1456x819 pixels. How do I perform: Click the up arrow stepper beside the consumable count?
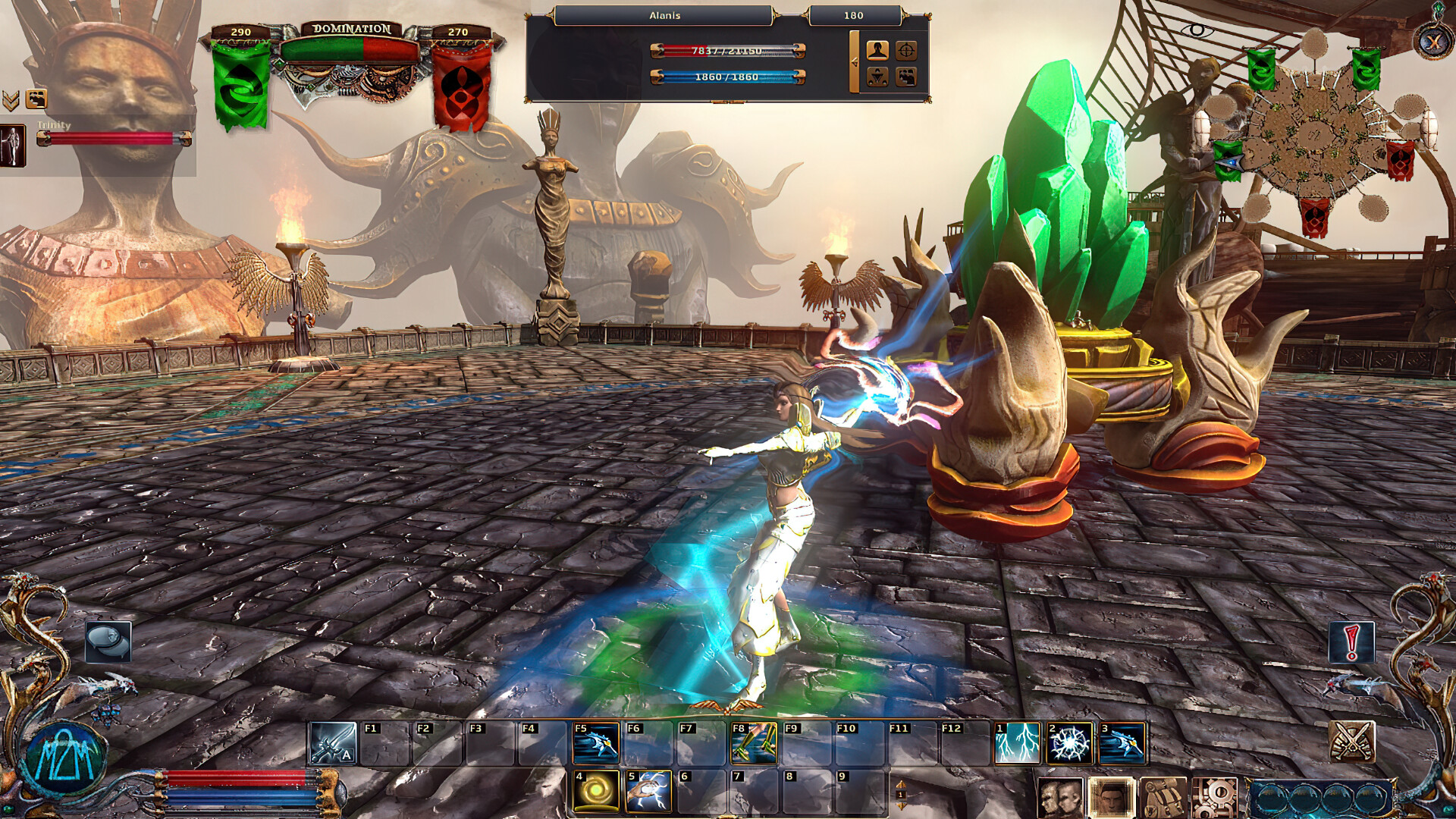point(901,784)
